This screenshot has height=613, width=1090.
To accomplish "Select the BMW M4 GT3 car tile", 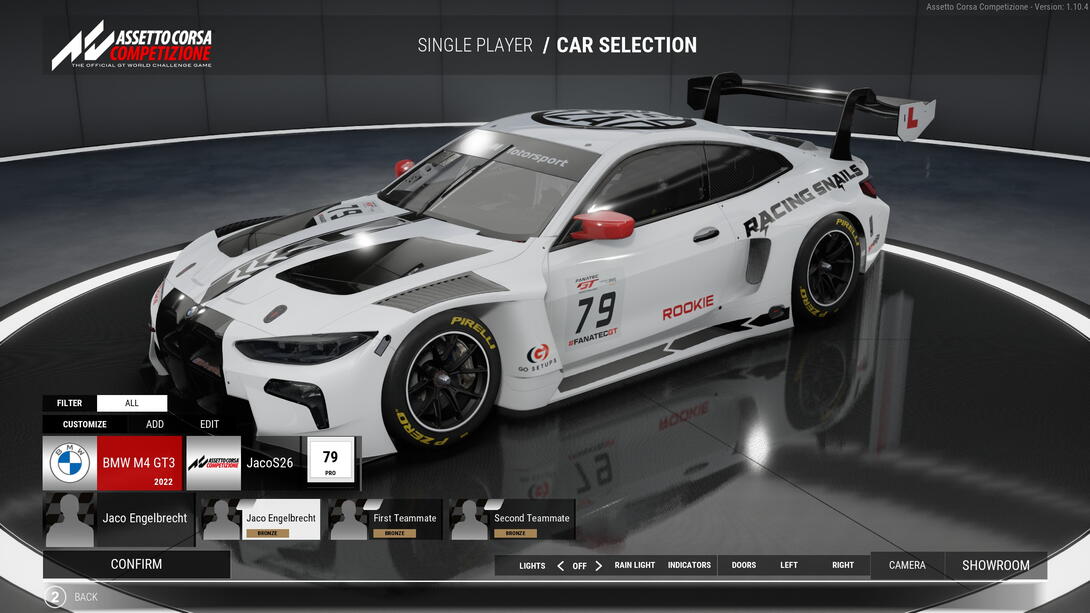I will pos(113,463).
